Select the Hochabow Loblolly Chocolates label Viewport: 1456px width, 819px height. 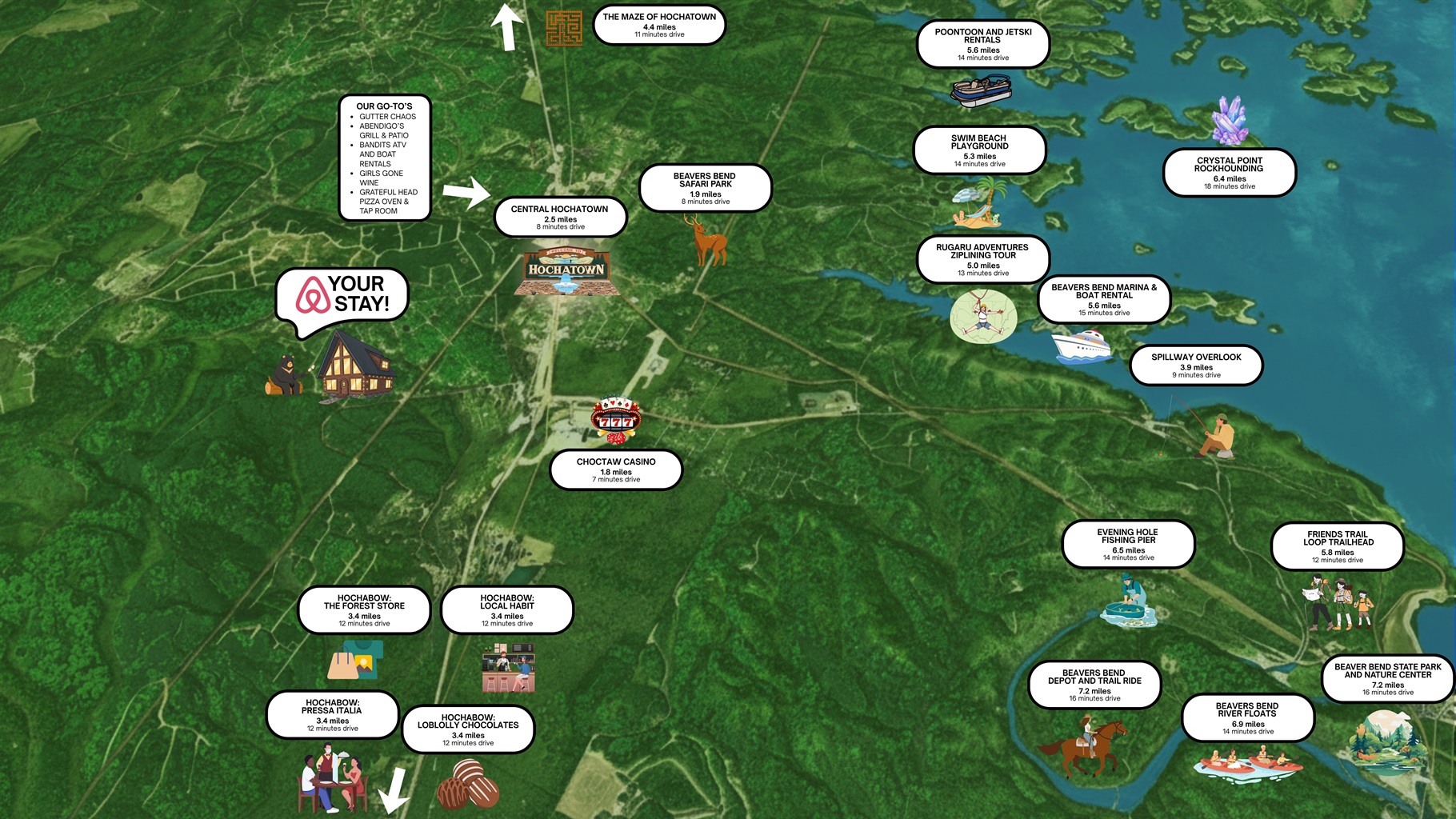[468, 729]
